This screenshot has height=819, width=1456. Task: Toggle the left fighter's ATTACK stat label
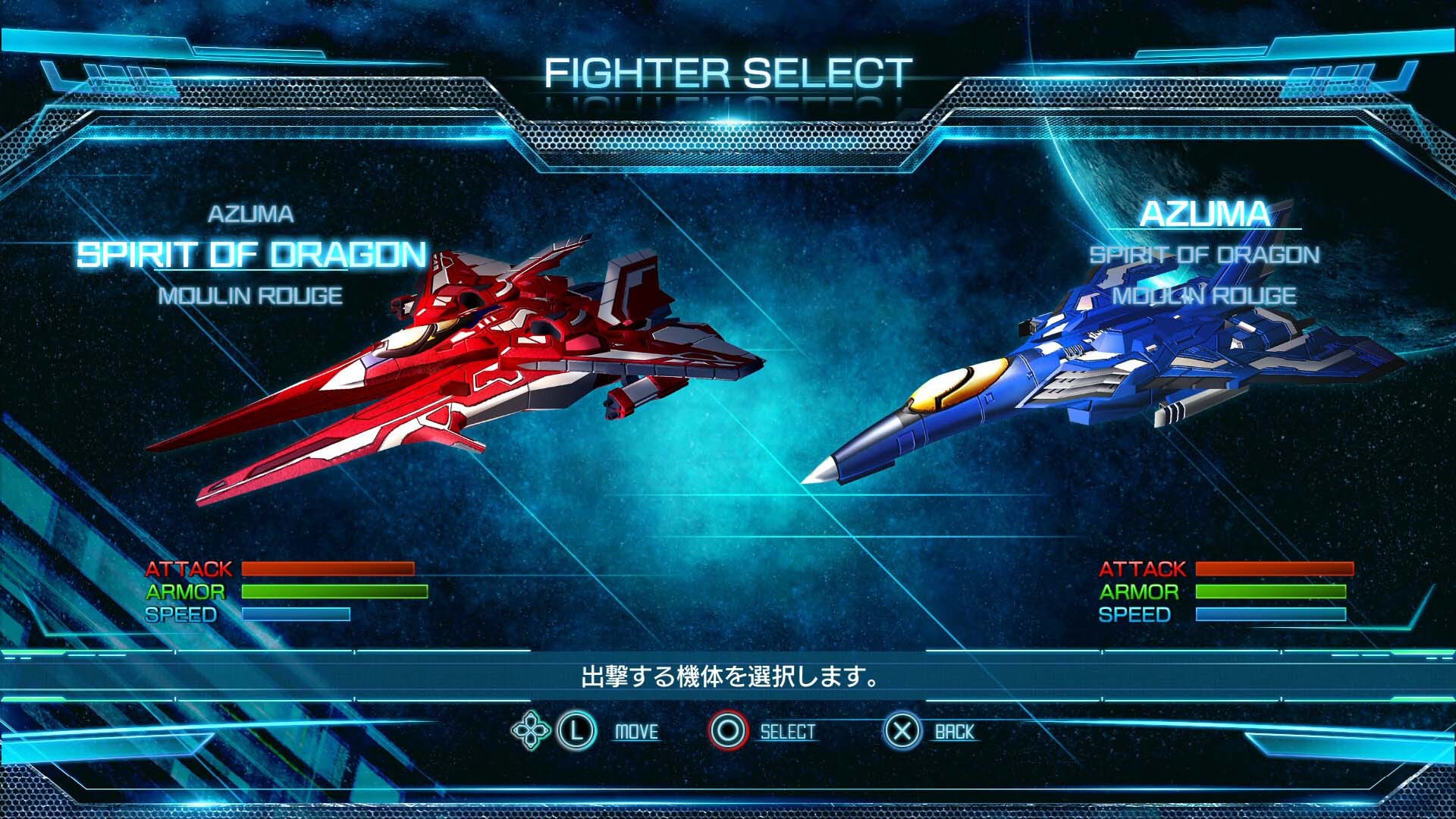pos(190,568)
